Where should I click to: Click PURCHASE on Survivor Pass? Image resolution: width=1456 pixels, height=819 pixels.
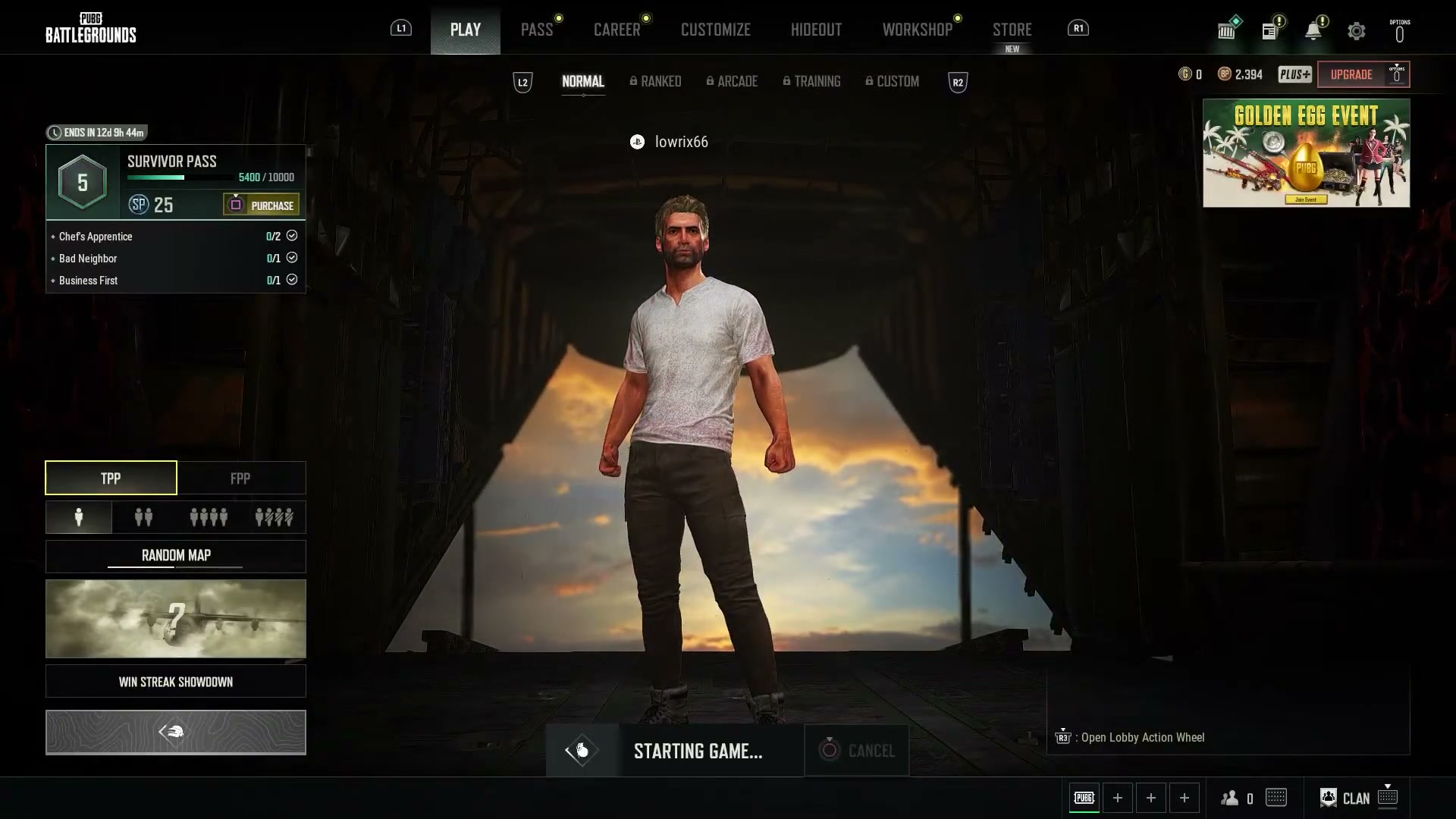pos(260,205)
